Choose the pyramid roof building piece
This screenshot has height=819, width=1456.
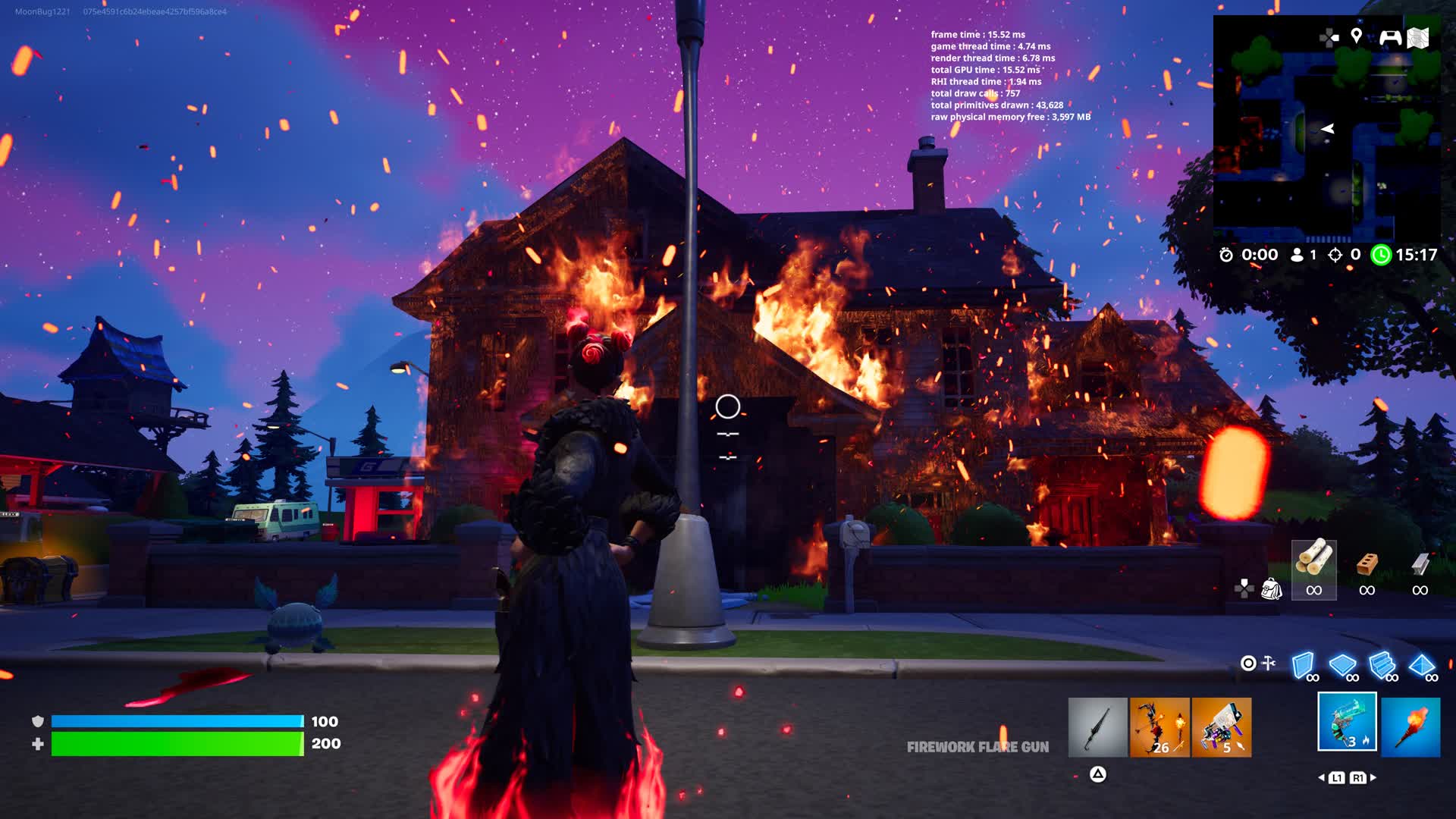(x=1422, y=666)
